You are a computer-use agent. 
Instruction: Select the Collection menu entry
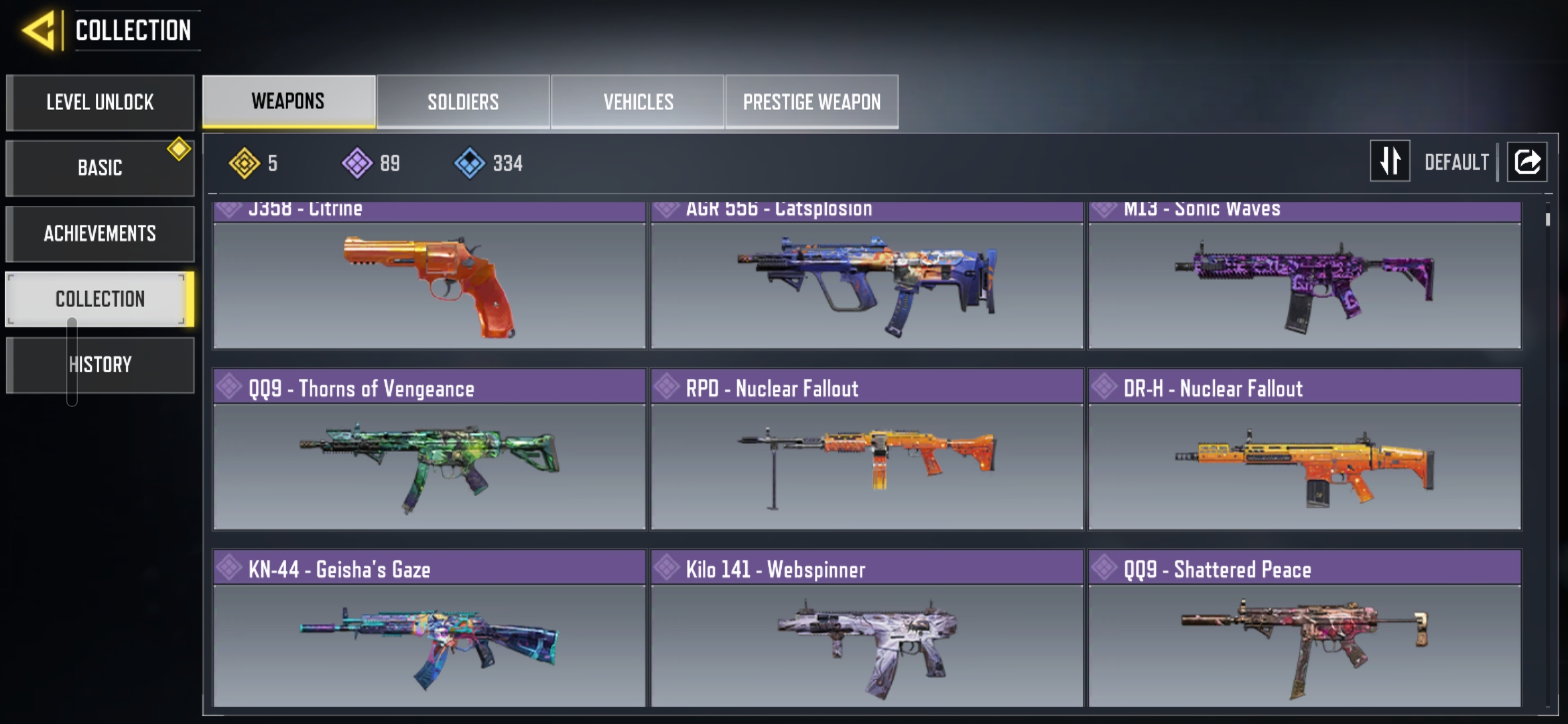pyautogui.click(x=100, y=299)
